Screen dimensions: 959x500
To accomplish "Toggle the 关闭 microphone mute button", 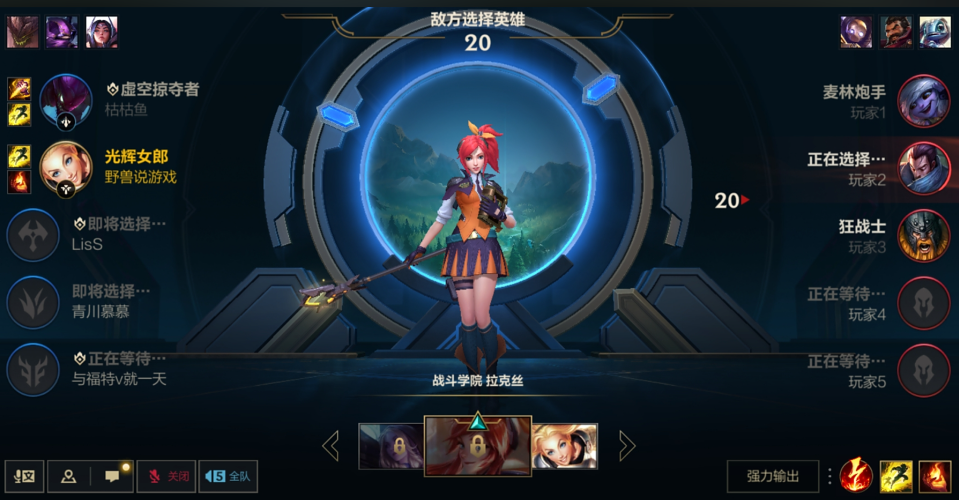I will tap(166, 477).
